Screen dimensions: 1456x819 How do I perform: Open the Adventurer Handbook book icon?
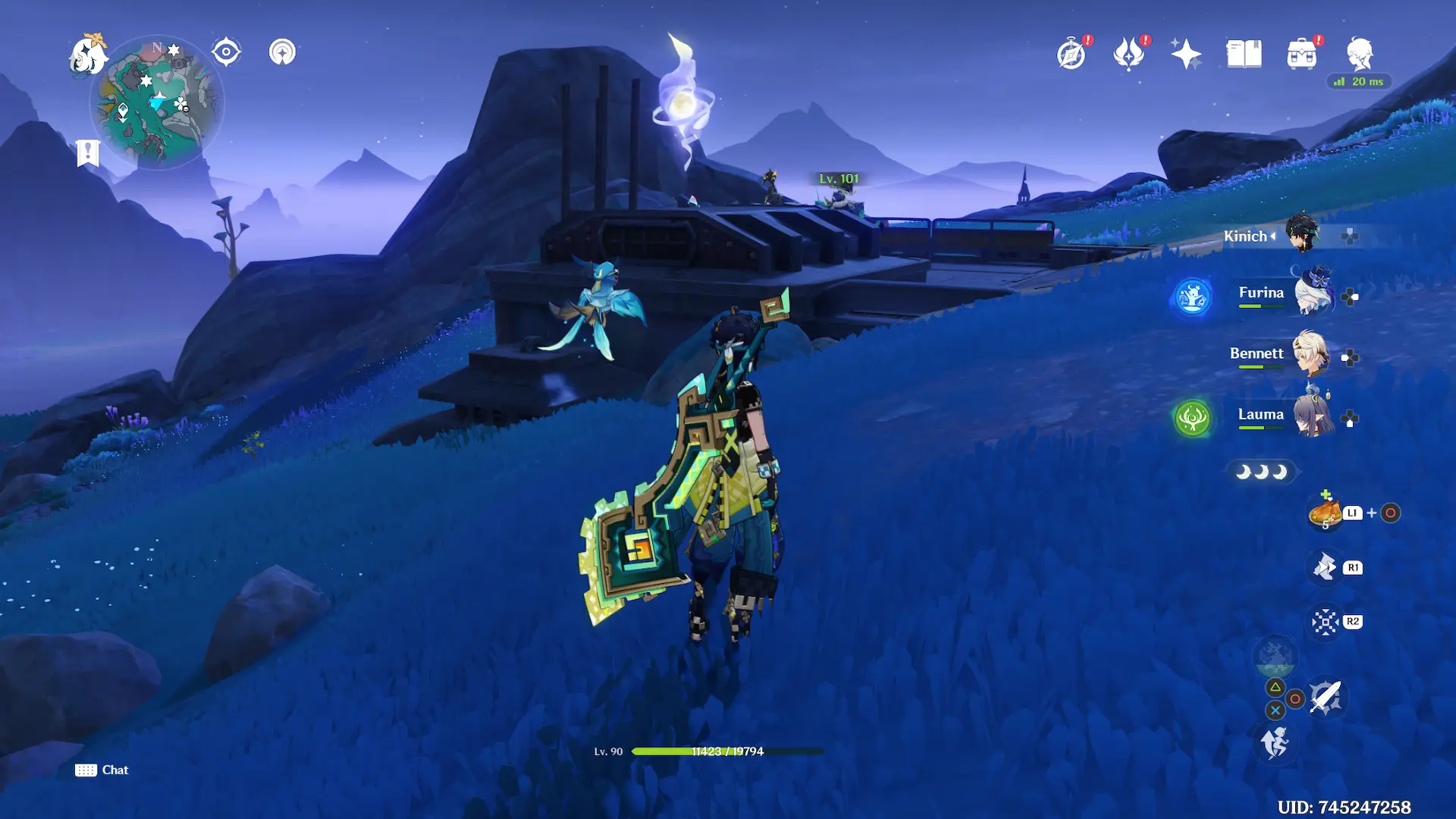(x=1244, y=55)
